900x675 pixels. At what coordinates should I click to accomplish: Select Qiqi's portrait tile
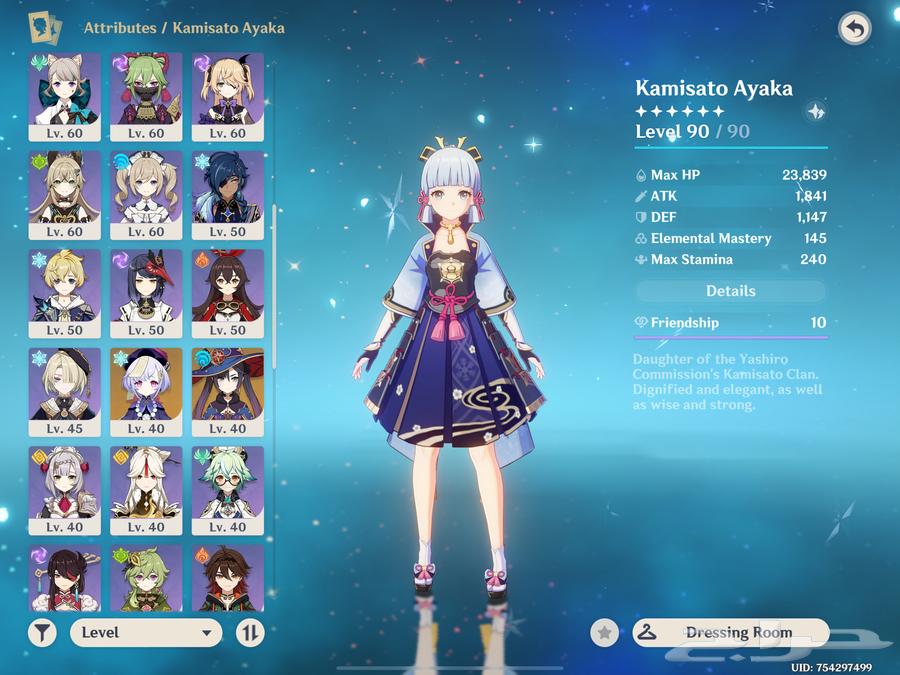[146, 391]
